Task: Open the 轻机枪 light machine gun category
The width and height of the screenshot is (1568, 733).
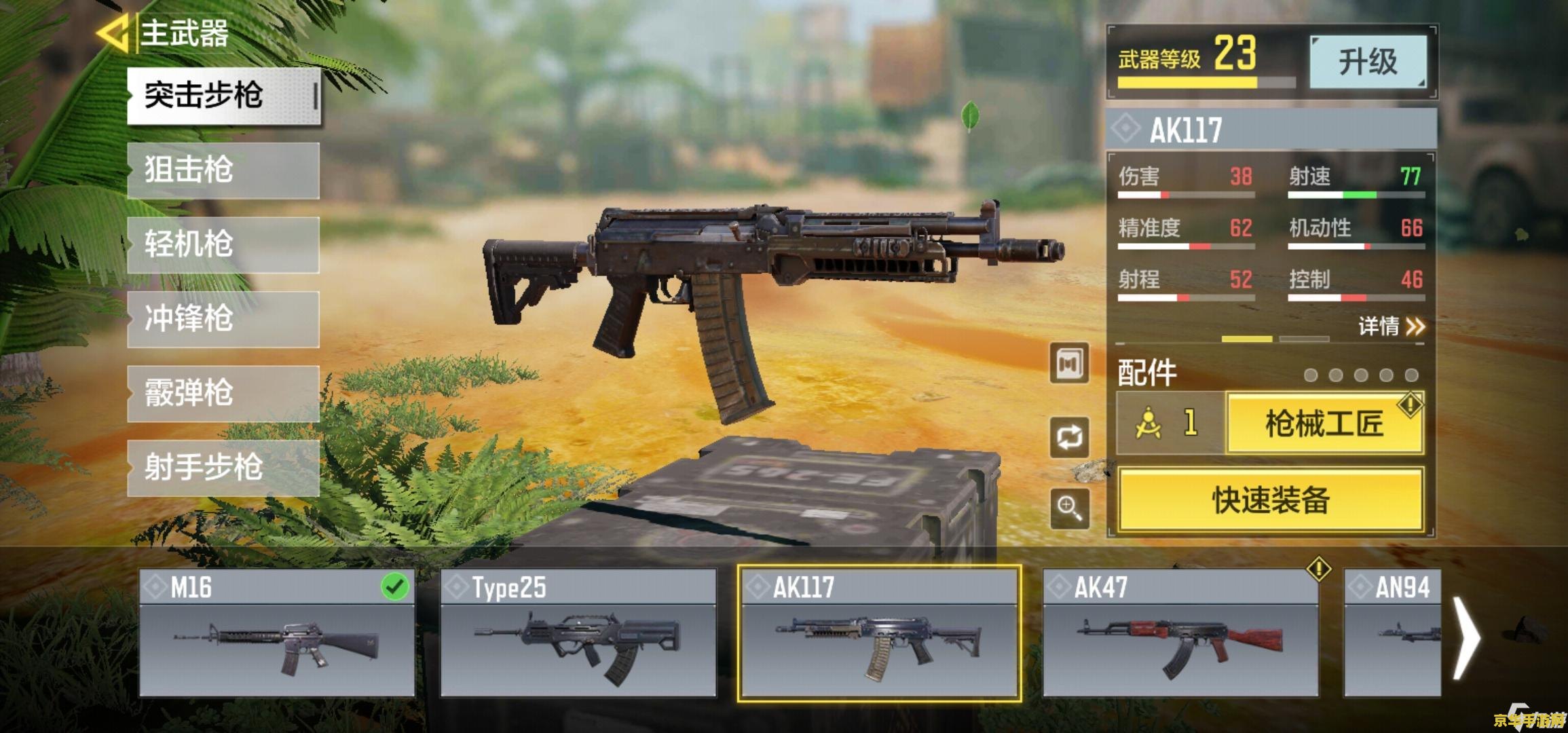Action: point(223,245)
